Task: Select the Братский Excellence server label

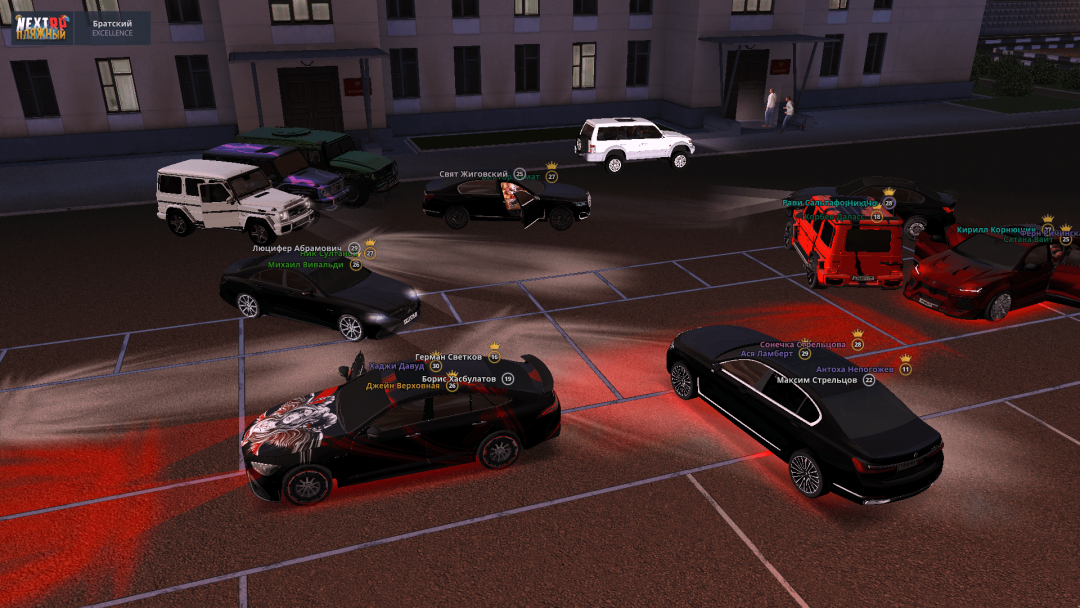Action: 112,27
